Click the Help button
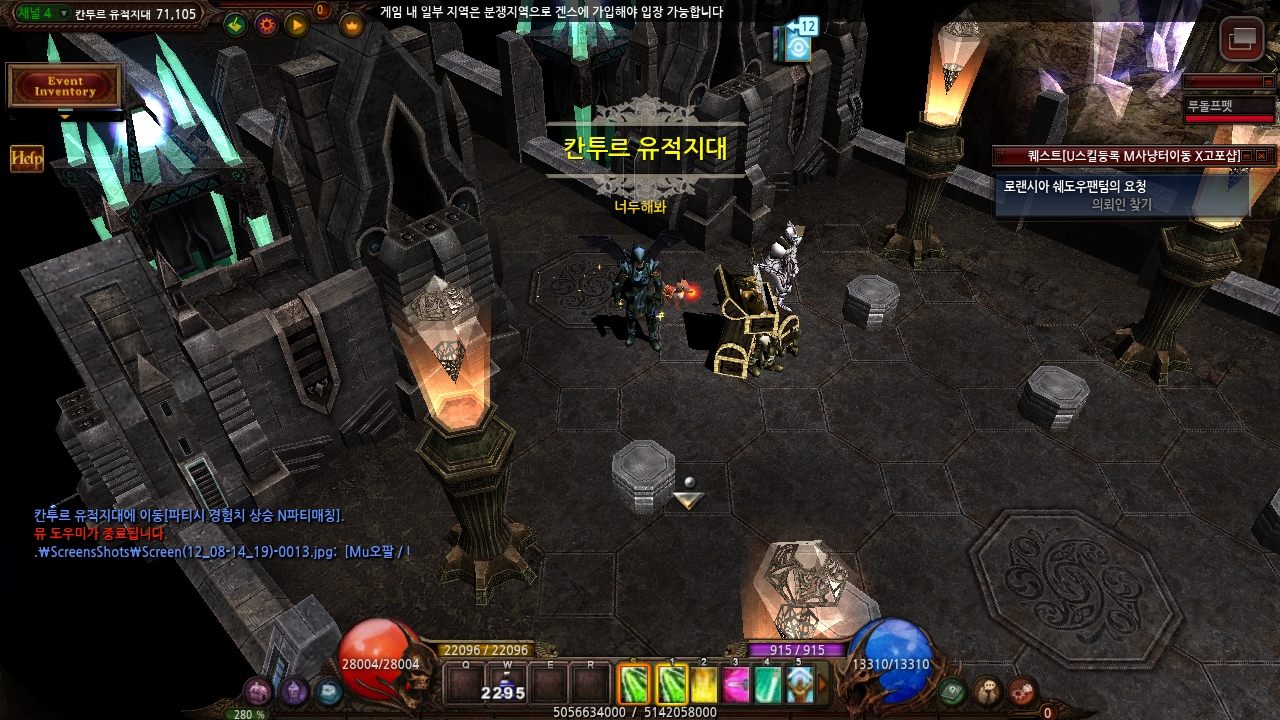Viewport: 1280px width, 720px height. 27,159
